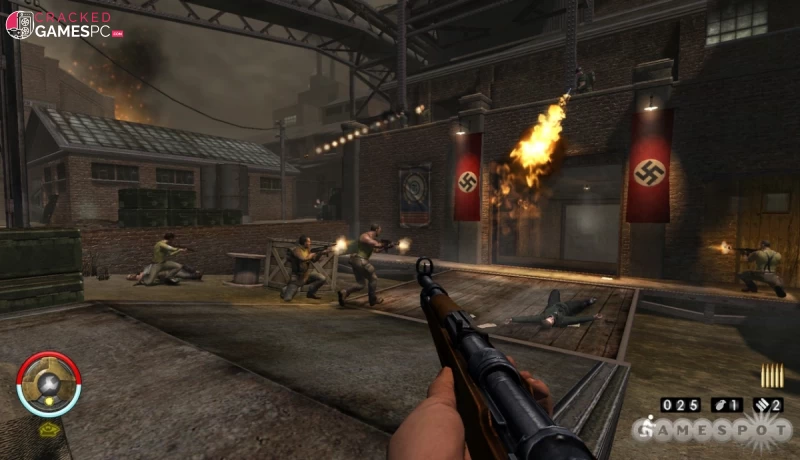Viewport: 800px width, 460px height.
Task: Click the circular compass radar
Action: pos(48,384)
